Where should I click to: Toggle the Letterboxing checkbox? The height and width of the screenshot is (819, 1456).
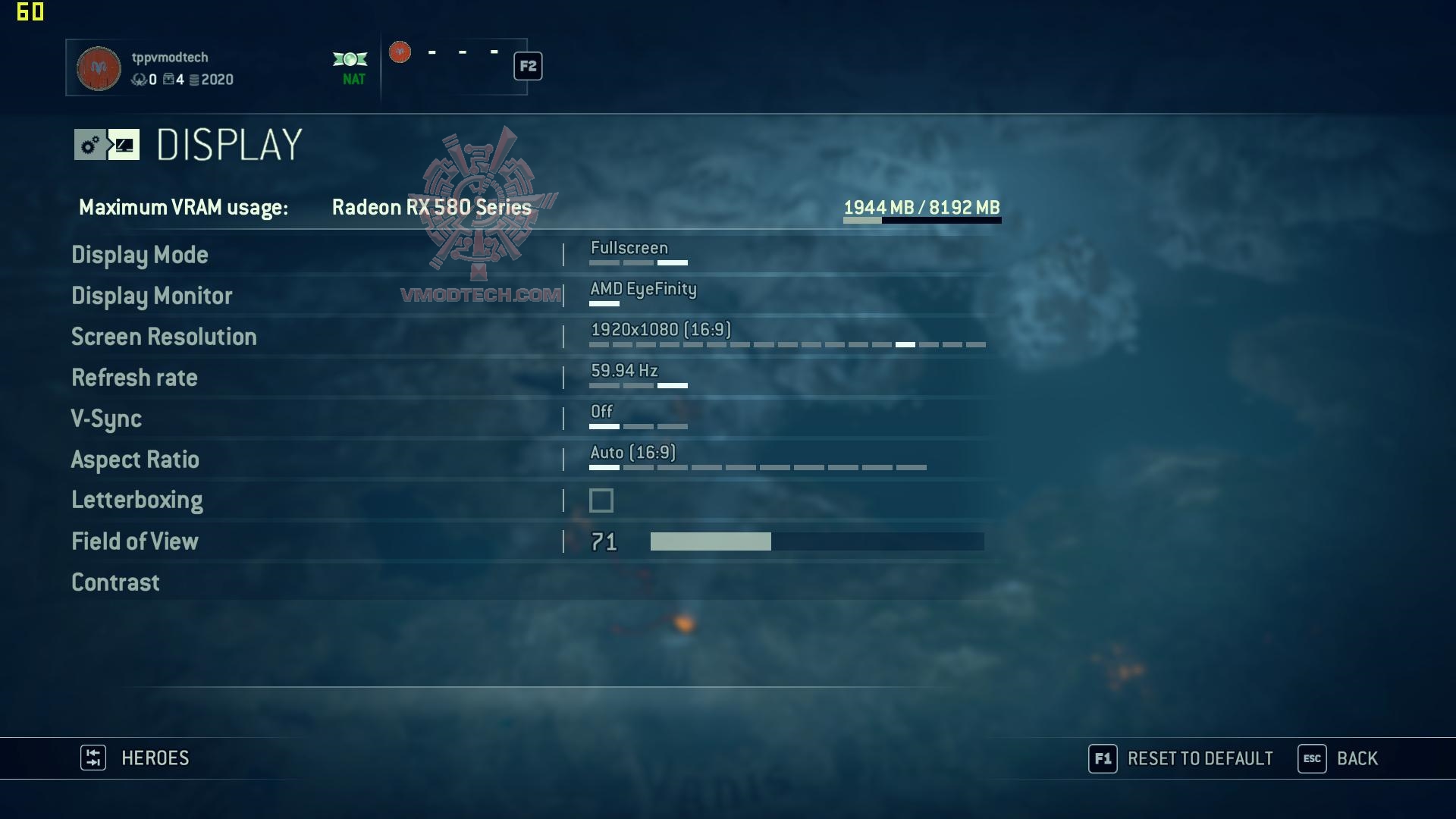pyautogui.click(x=601, y=500)
